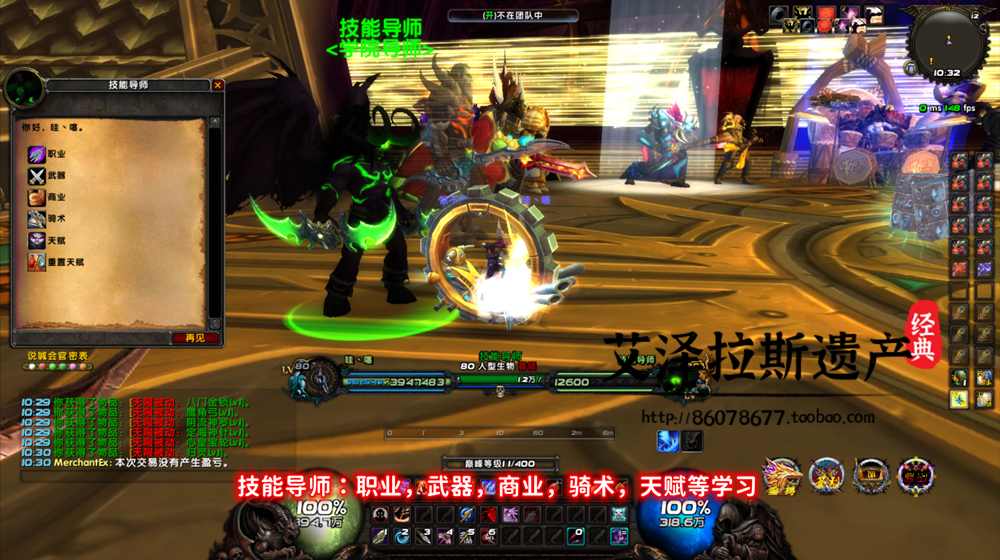
Task: Select the 不在团队中 raid status bar
Action: click(513, 16)
